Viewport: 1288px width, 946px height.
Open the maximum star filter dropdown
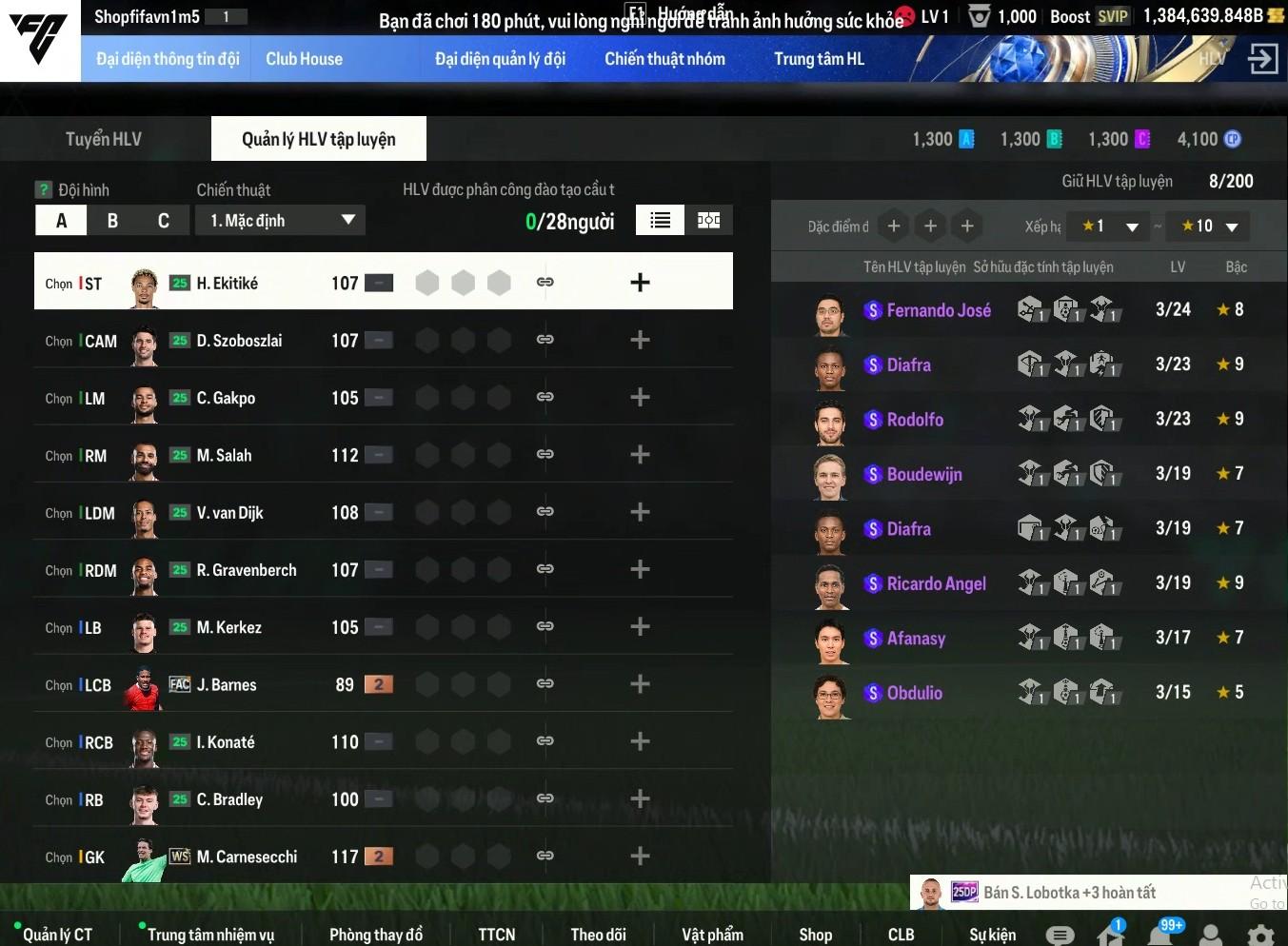(1208, 227)
